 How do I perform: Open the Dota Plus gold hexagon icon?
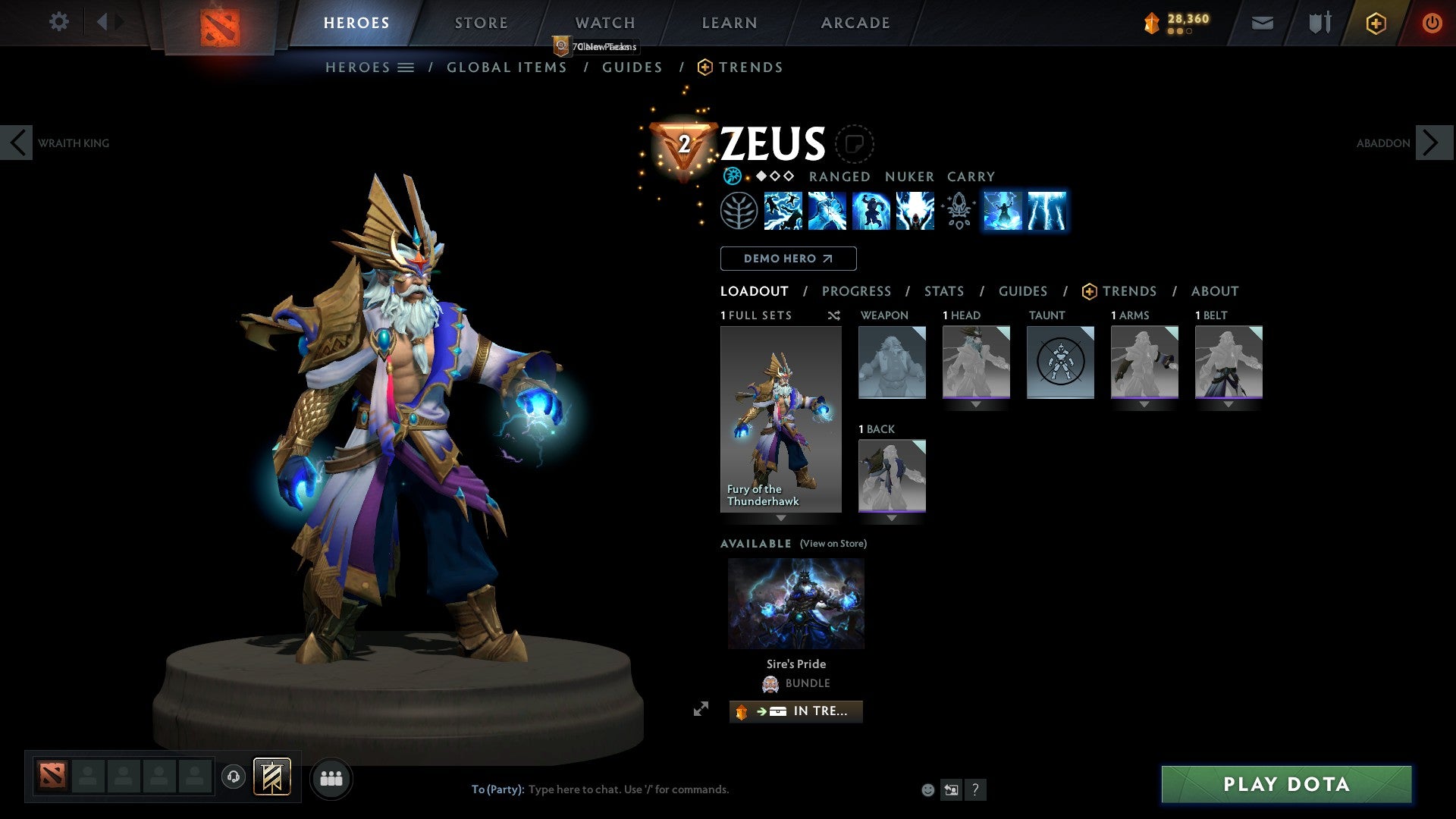tap(1376, 23)
